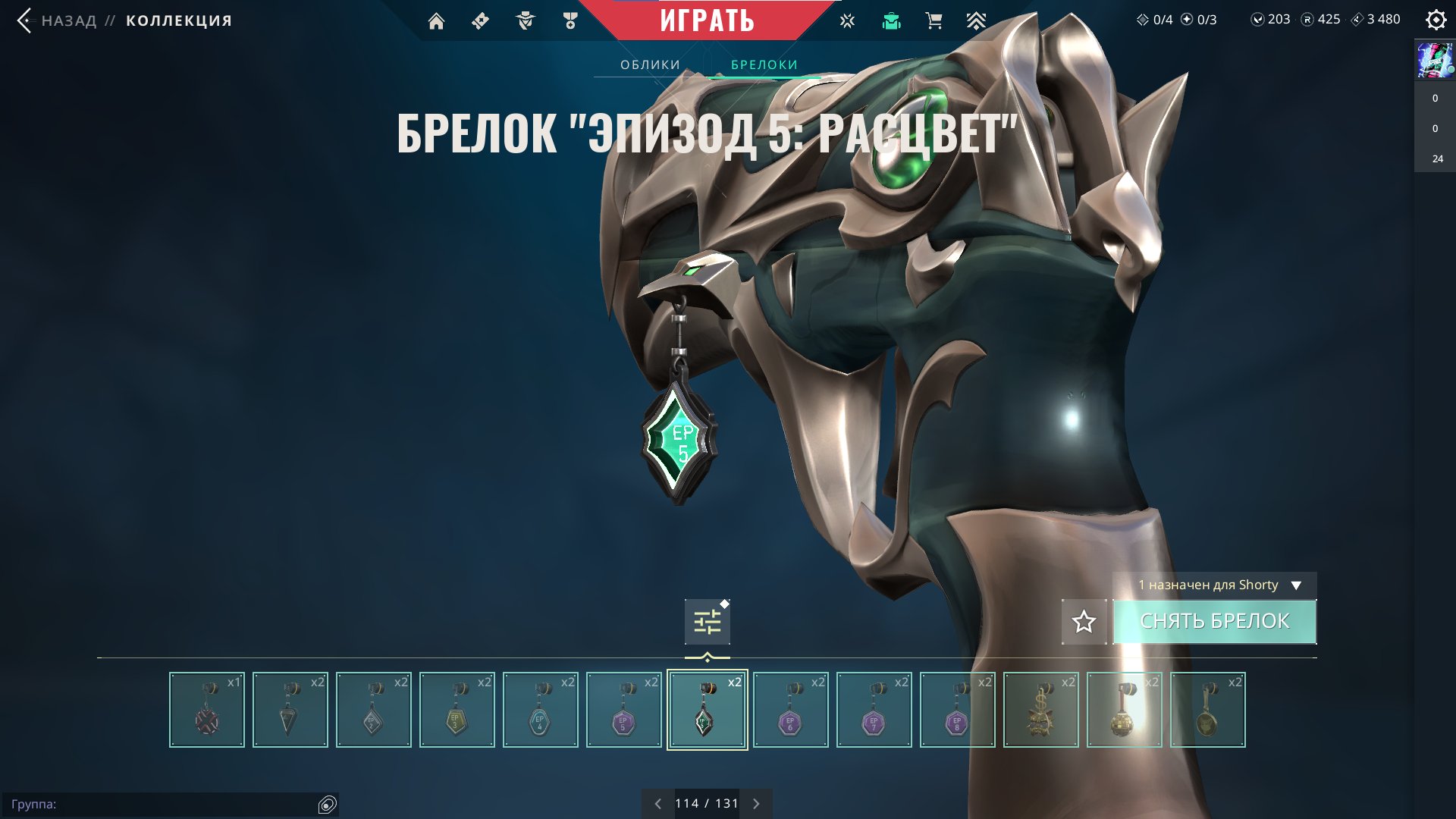
Task: Open the player card avatar in the social panel
Action: point(1435,61)
